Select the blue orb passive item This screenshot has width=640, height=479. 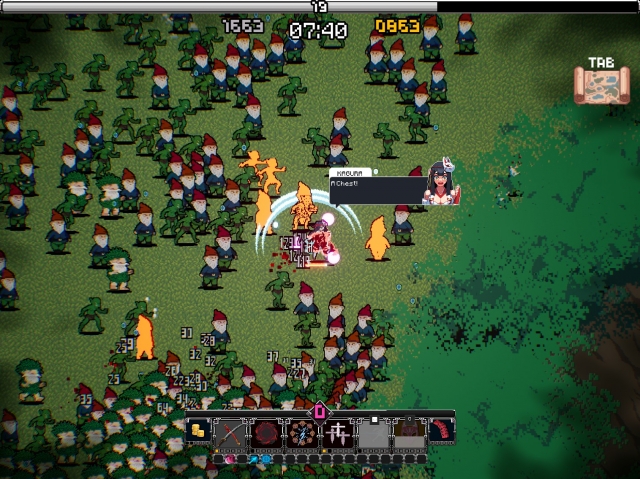point(267,459)
